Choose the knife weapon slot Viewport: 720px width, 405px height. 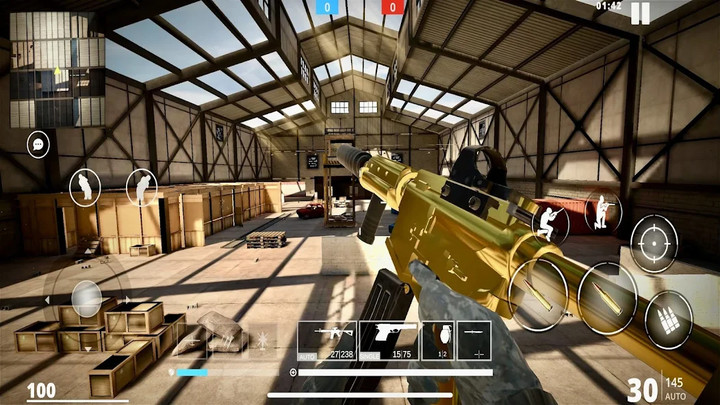[474, 340]
